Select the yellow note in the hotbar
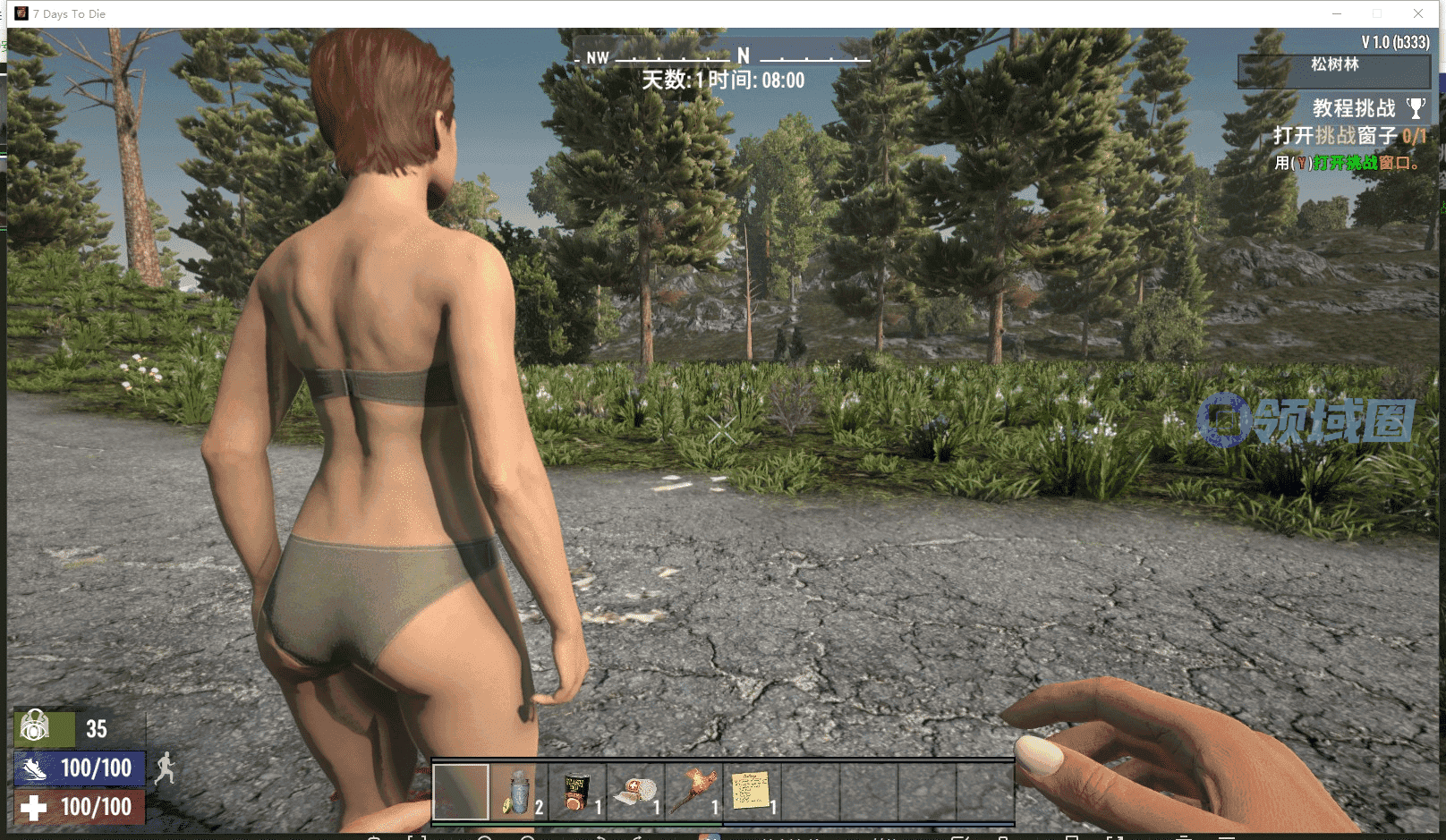 point(752,792)
